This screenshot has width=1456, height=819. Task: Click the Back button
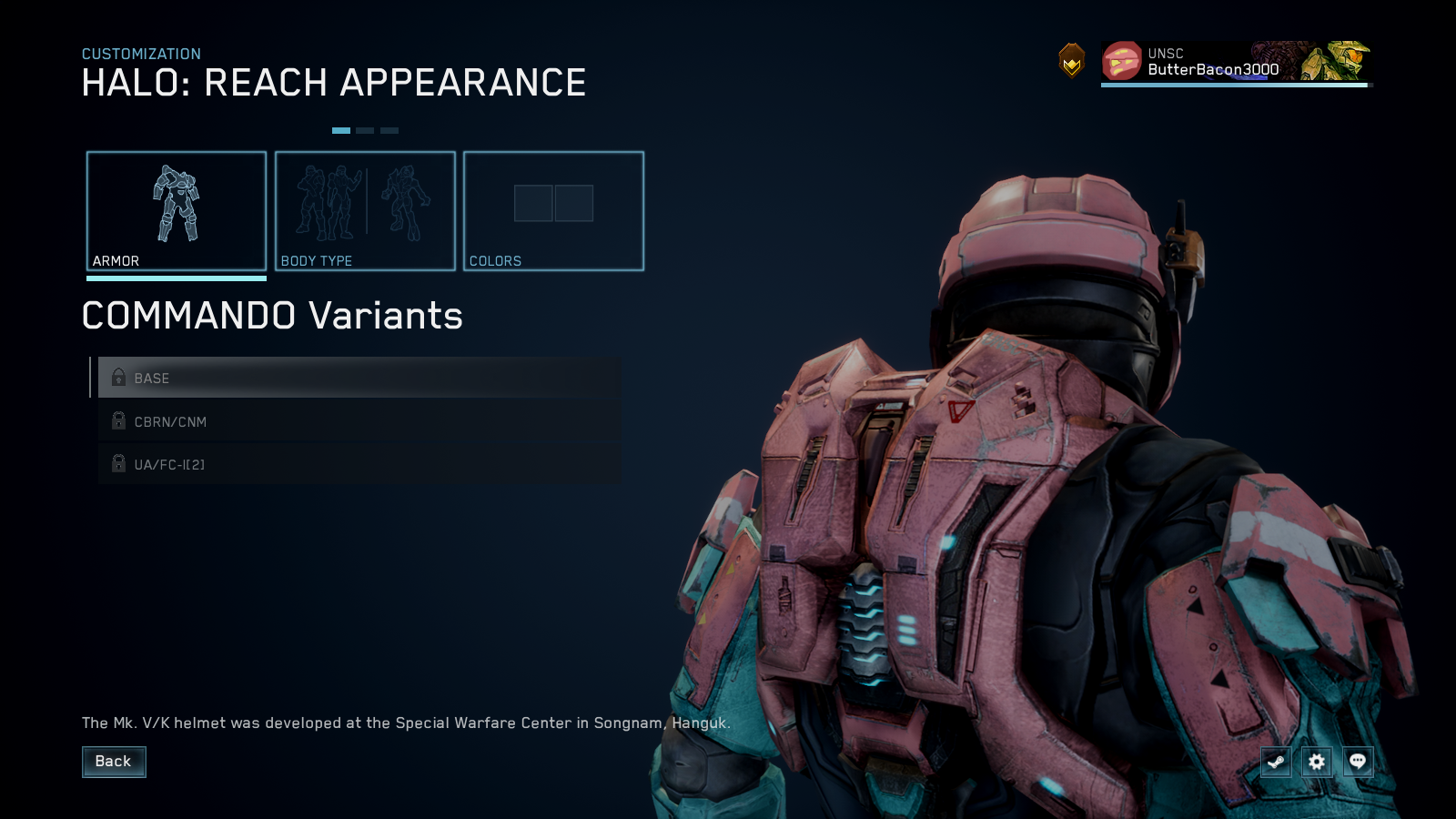(x=114, y=762)
